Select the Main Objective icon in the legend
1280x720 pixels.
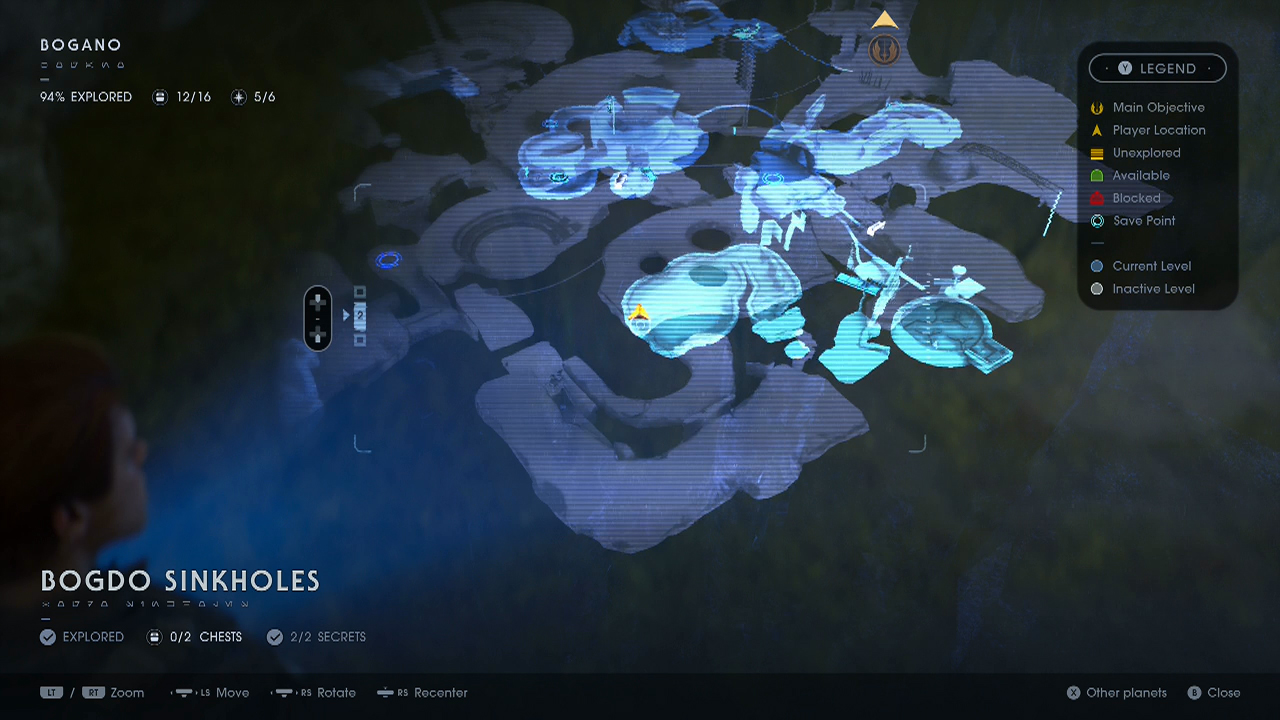(1096, 107)
